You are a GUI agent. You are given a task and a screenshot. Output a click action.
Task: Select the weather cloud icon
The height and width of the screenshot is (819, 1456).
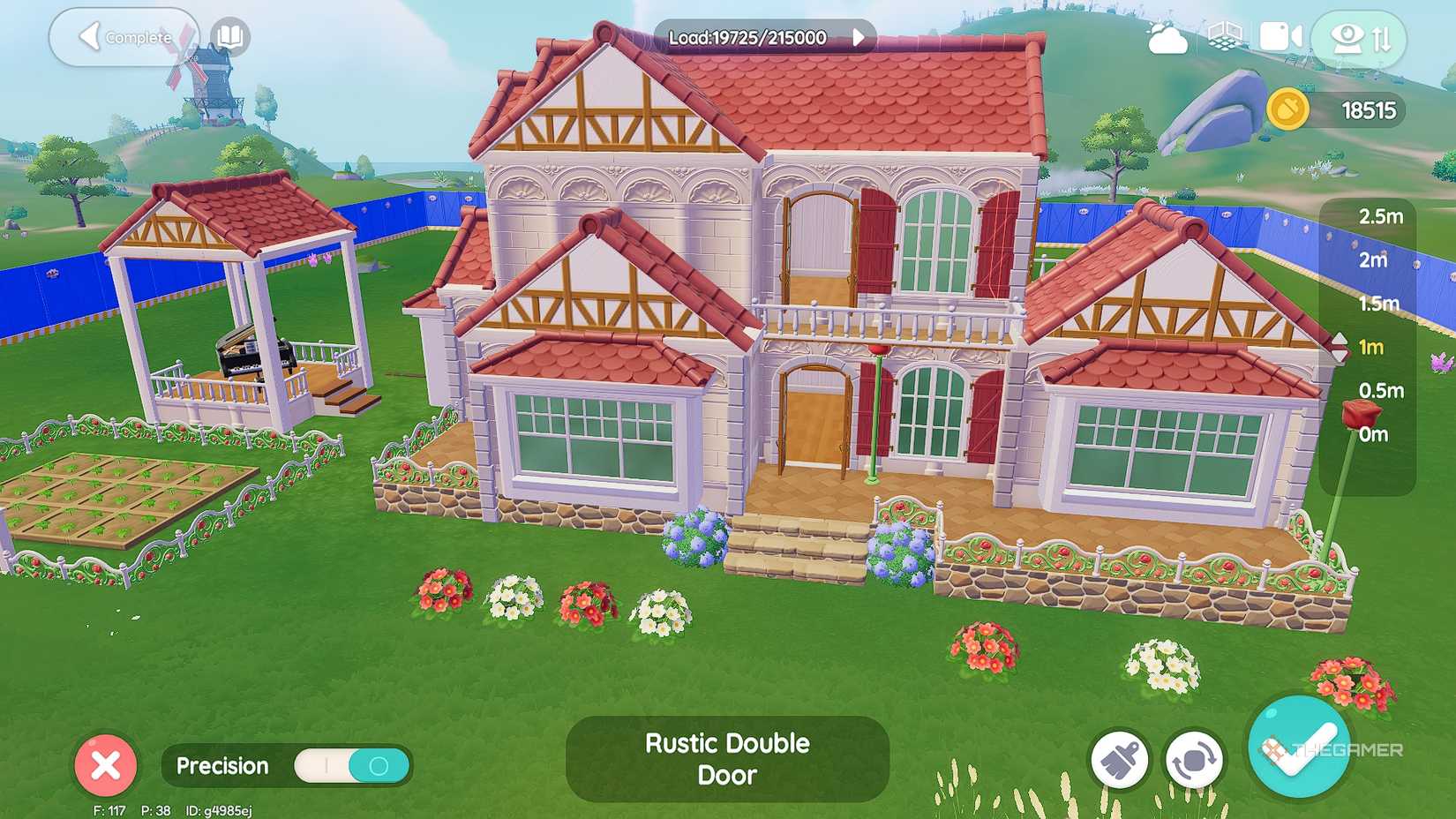click(1167, 38)
